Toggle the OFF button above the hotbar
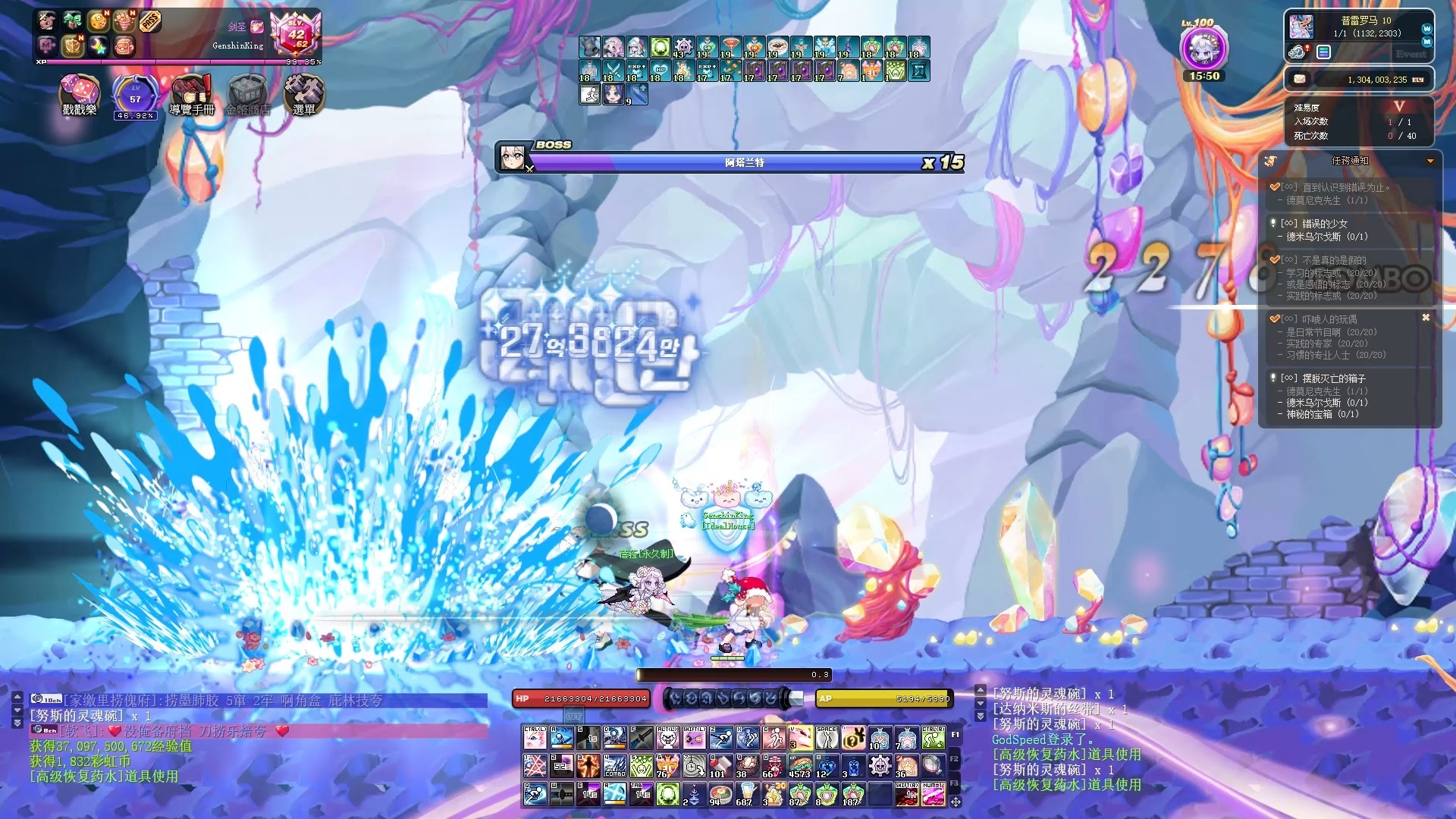Image resolution: width=1456 pixels, height=819 pixels. pos(573,716)
